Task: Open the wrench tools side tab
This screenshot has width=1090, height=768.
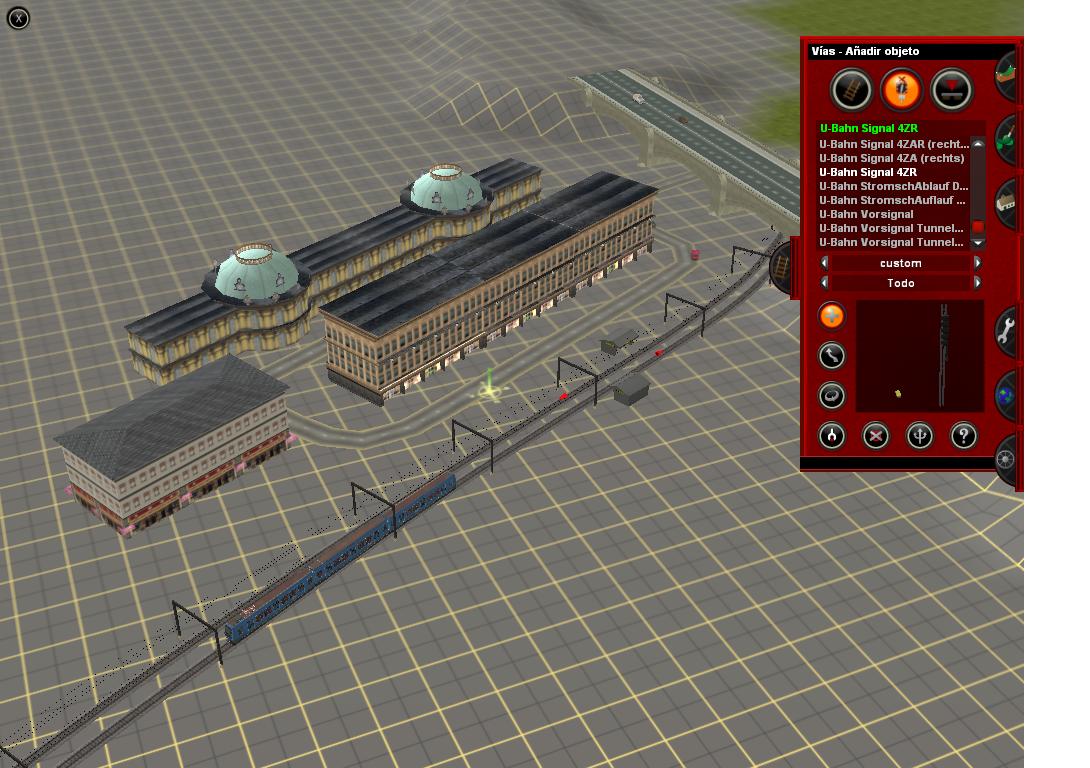Action: (1007, 329)
